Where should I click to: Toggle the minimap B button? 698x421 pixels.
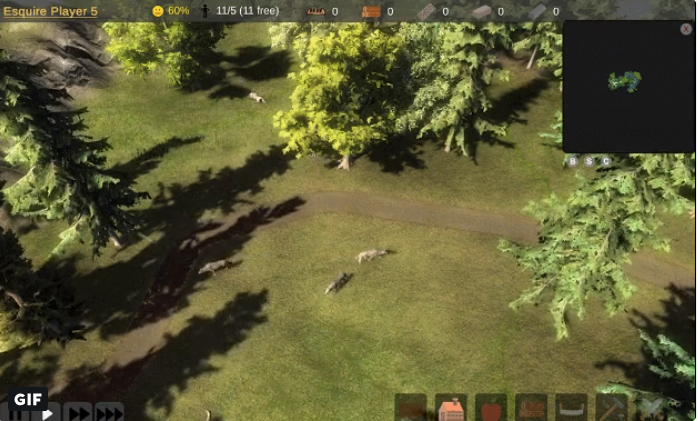573,161
